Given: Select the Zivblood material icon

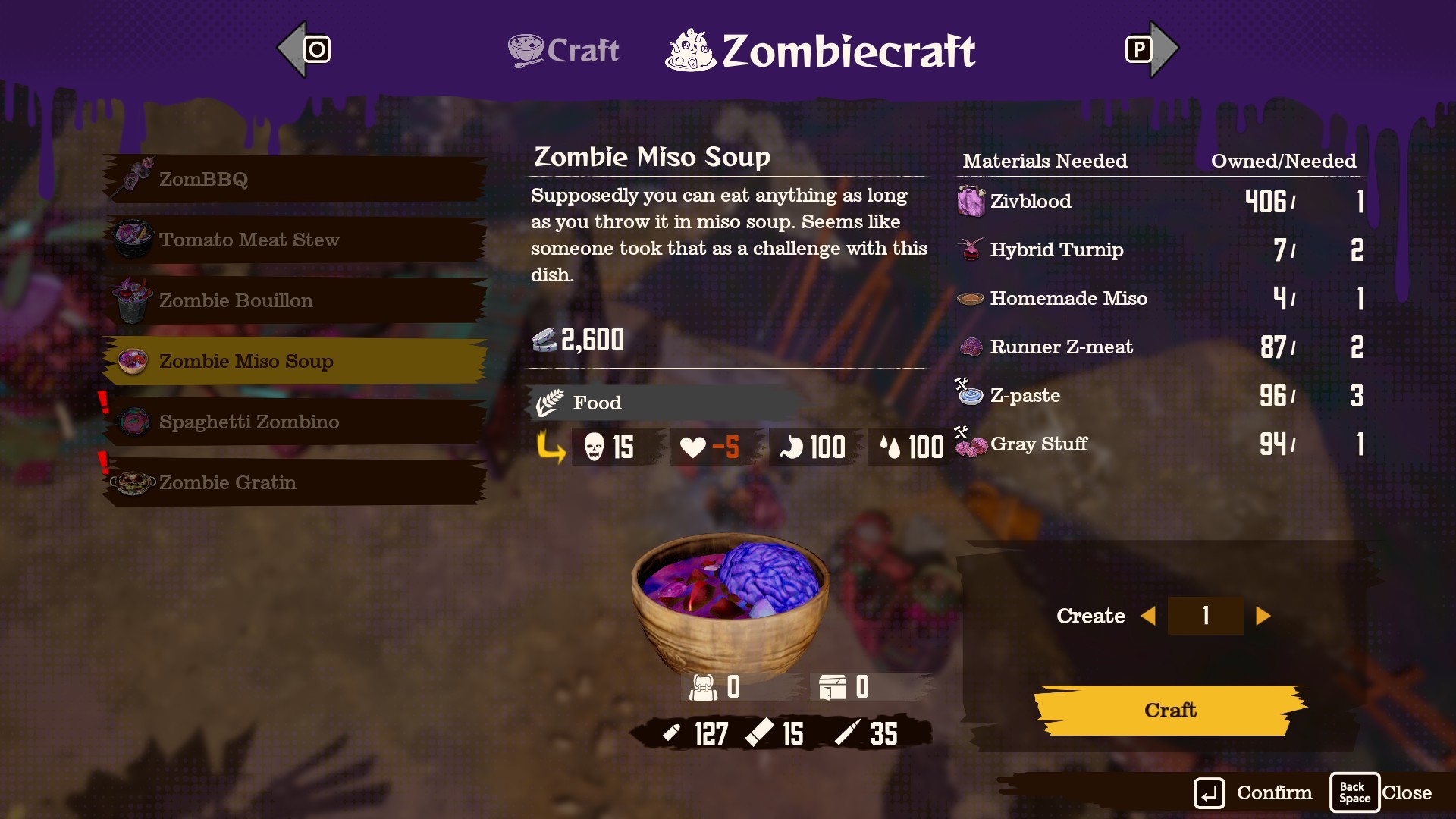Looking at the screenshot, I should click(x=970, y=201).
